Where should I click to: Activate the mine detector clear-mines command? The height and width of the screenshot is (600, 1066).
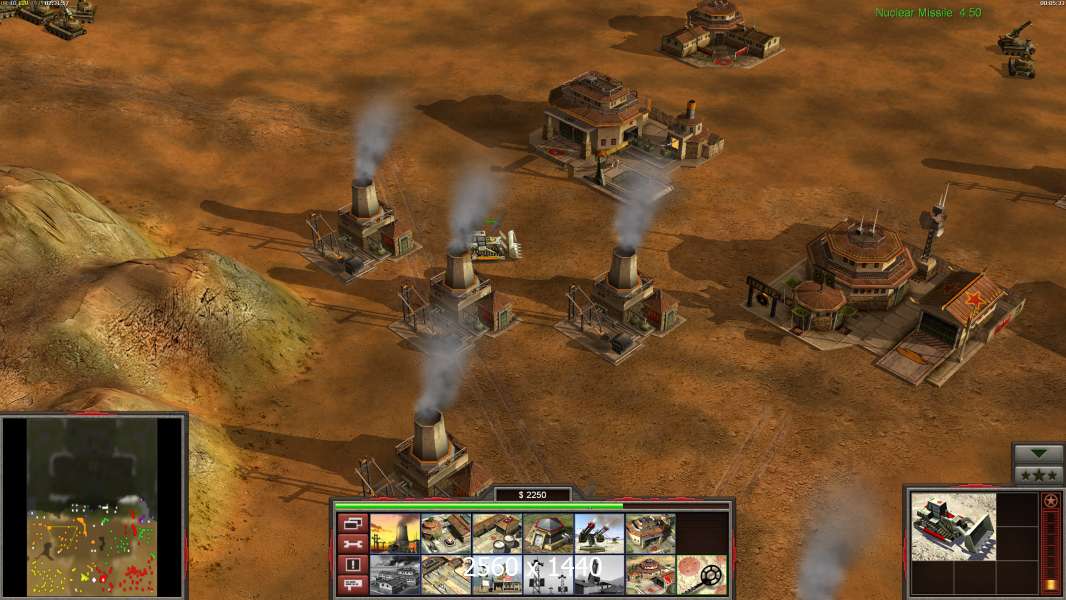point(701,575)
